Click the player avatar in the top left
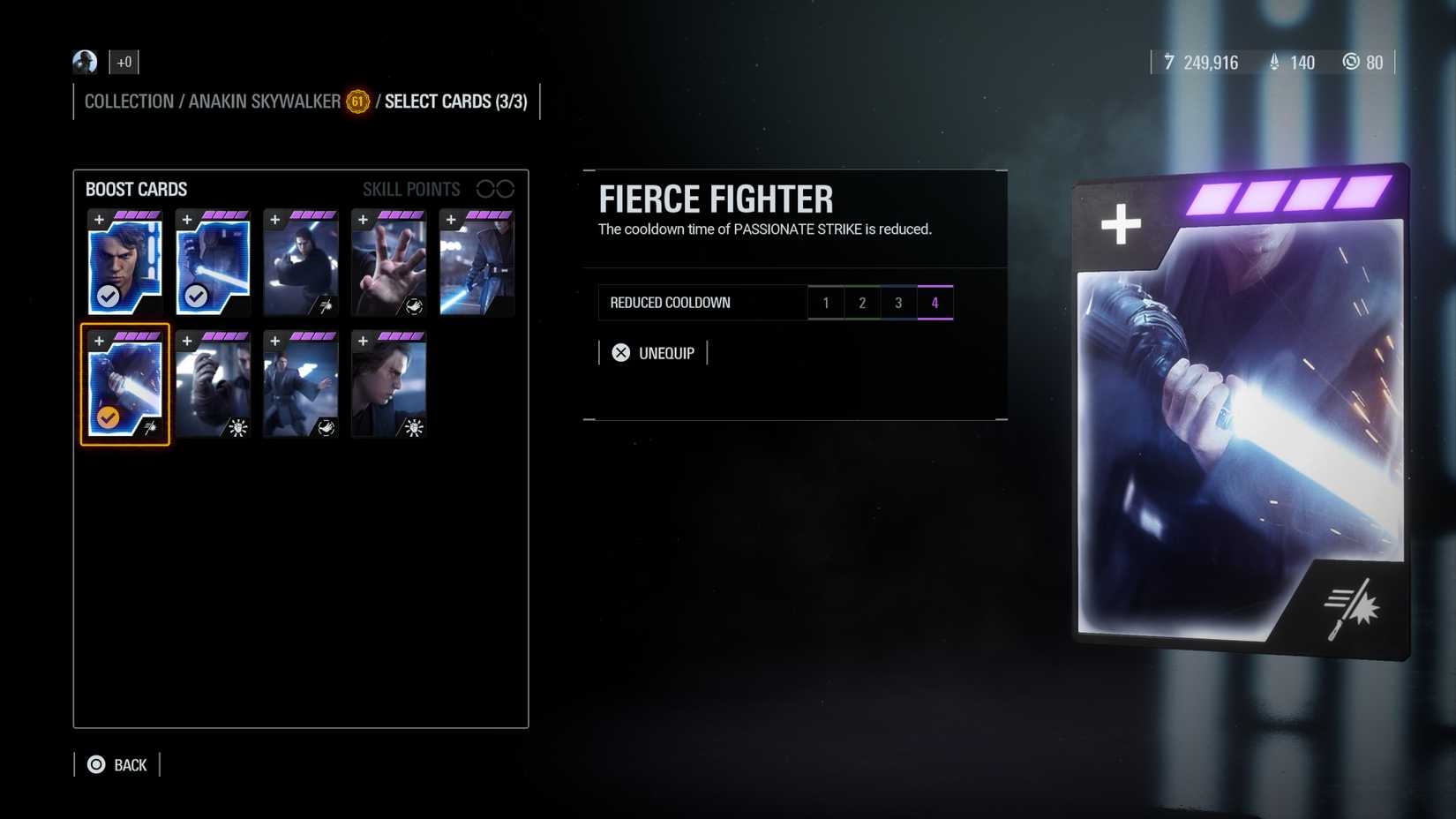The width and height of the screenshot is (1456, 819). [x=84, y=62]
